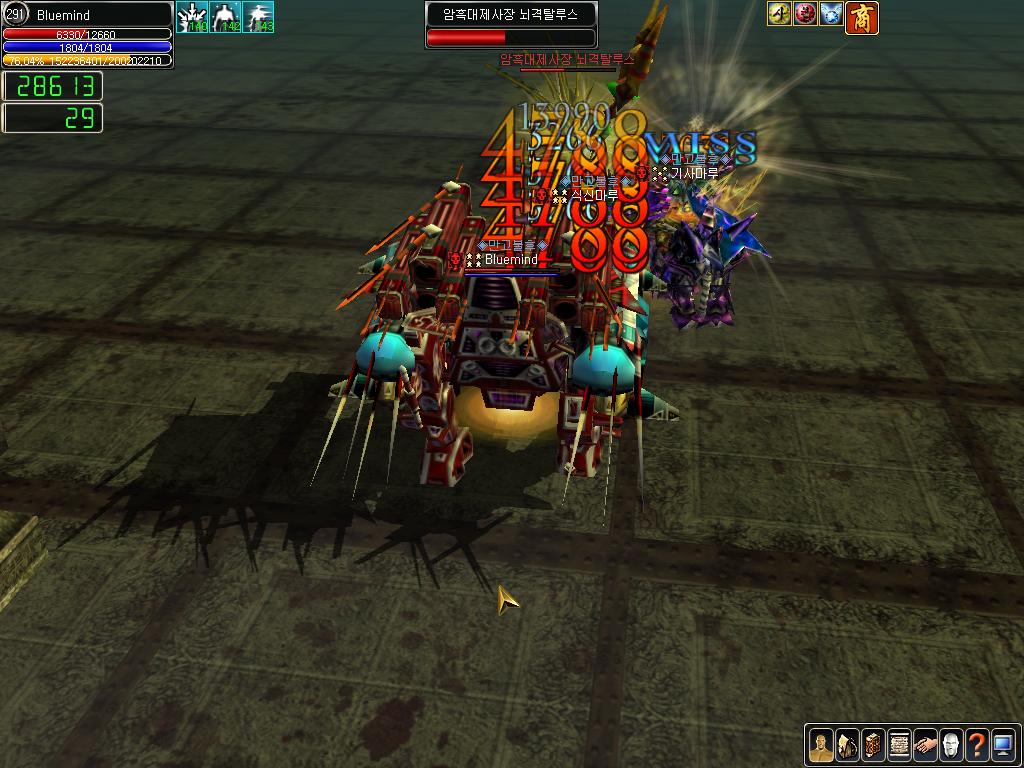Select the red orb status icon
Screen dimensions: 1024x768
tap(805, 14)
